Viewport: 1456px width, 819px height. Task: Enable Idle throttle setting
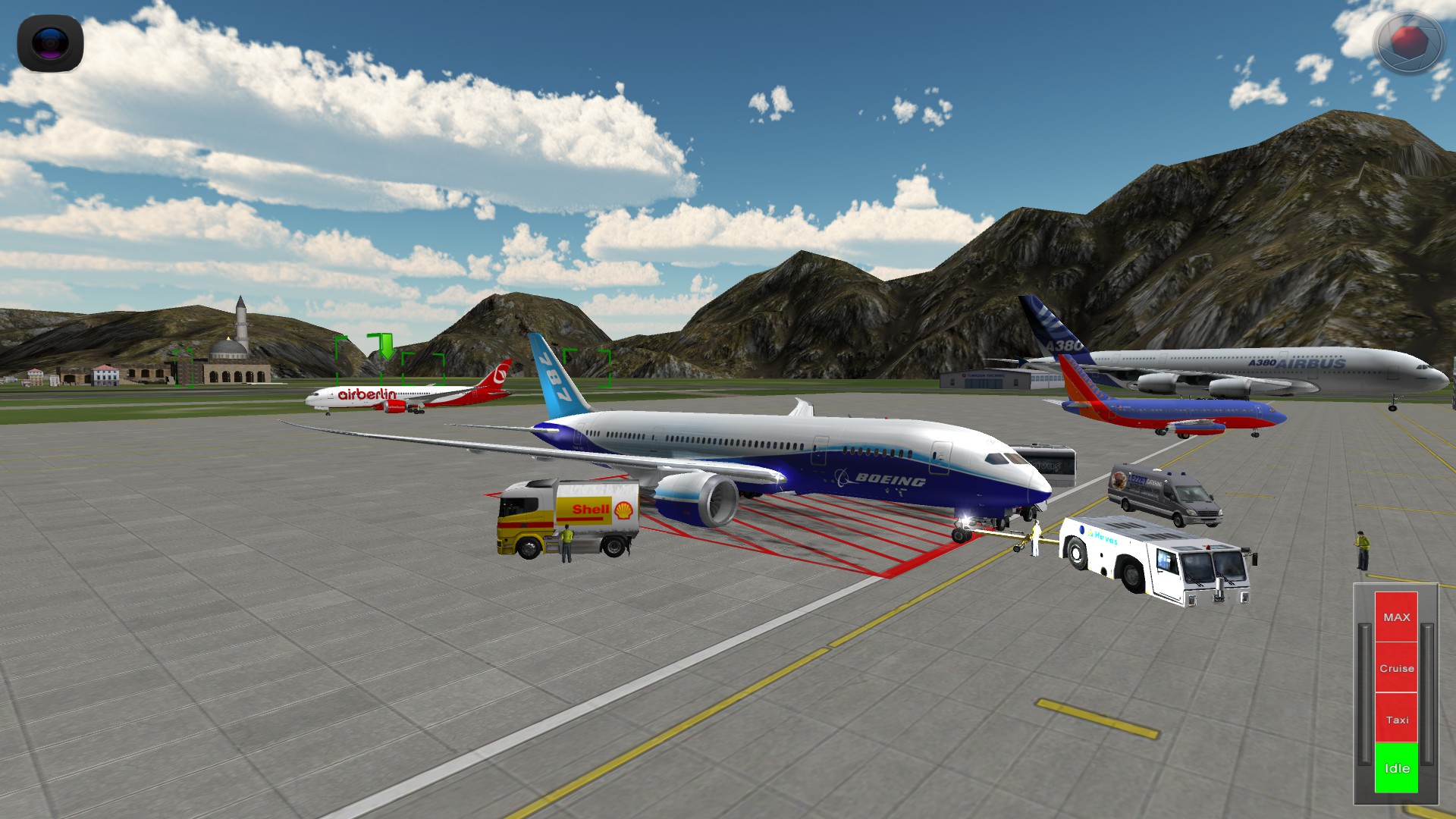pos(1395,768)
